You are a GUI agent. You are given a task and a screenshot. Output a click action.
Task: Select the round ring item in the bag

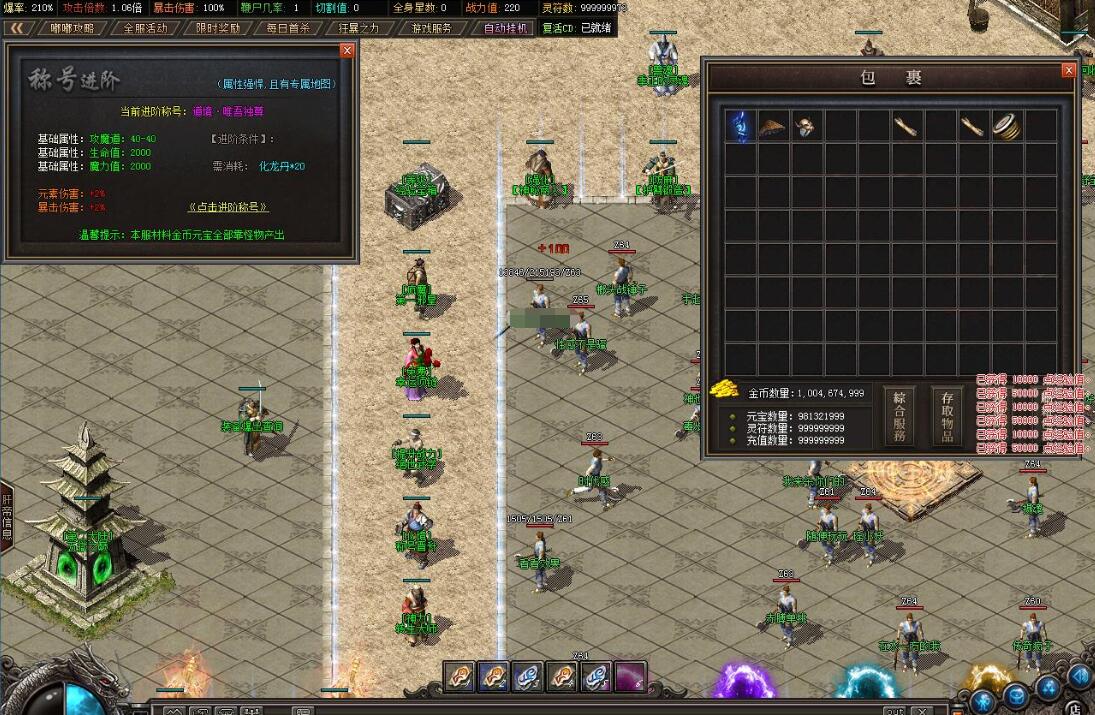pos(1006,126)
